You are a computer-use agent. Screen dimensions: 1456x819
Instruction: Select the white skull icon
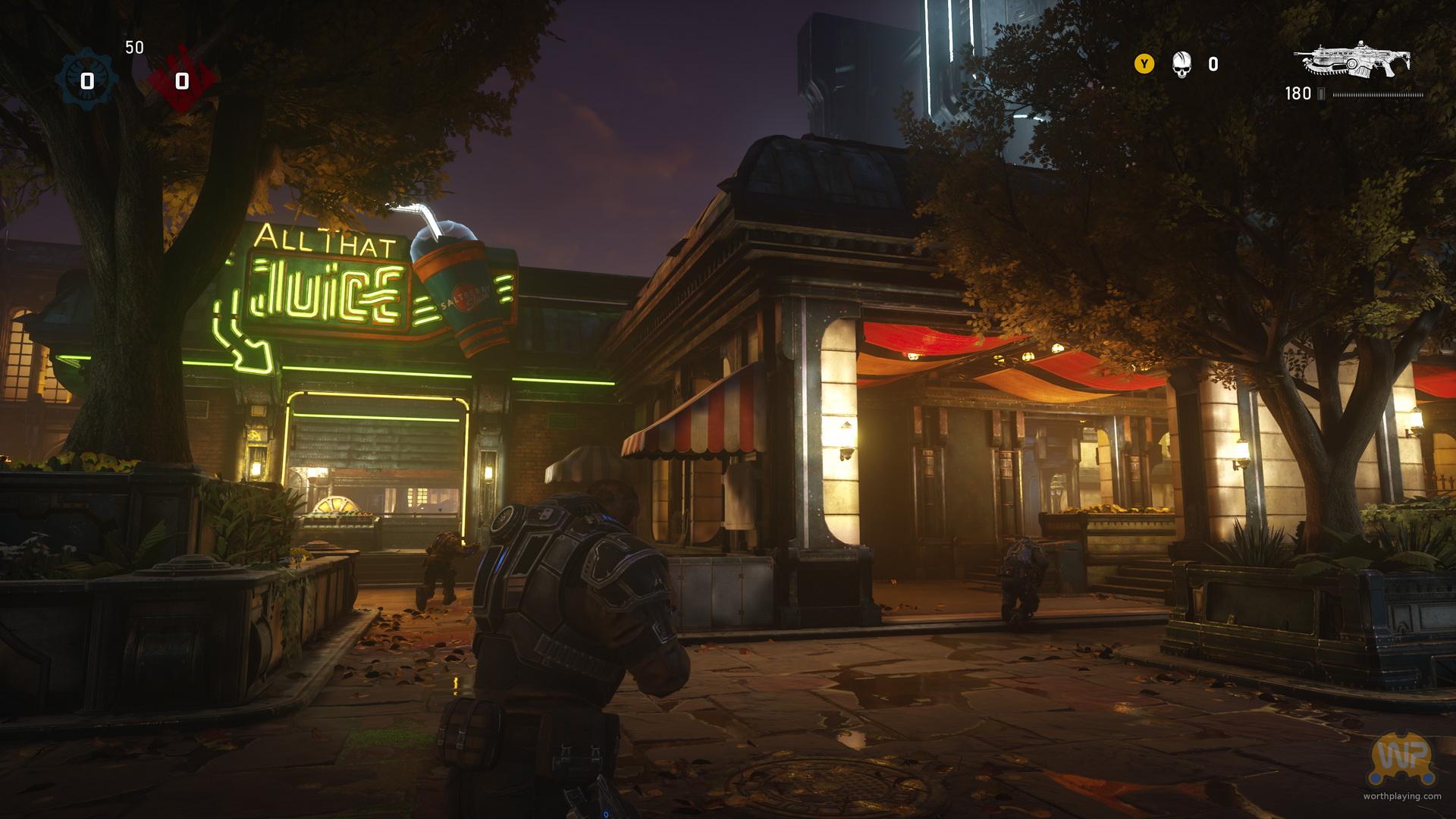(x=1181, y=64)
